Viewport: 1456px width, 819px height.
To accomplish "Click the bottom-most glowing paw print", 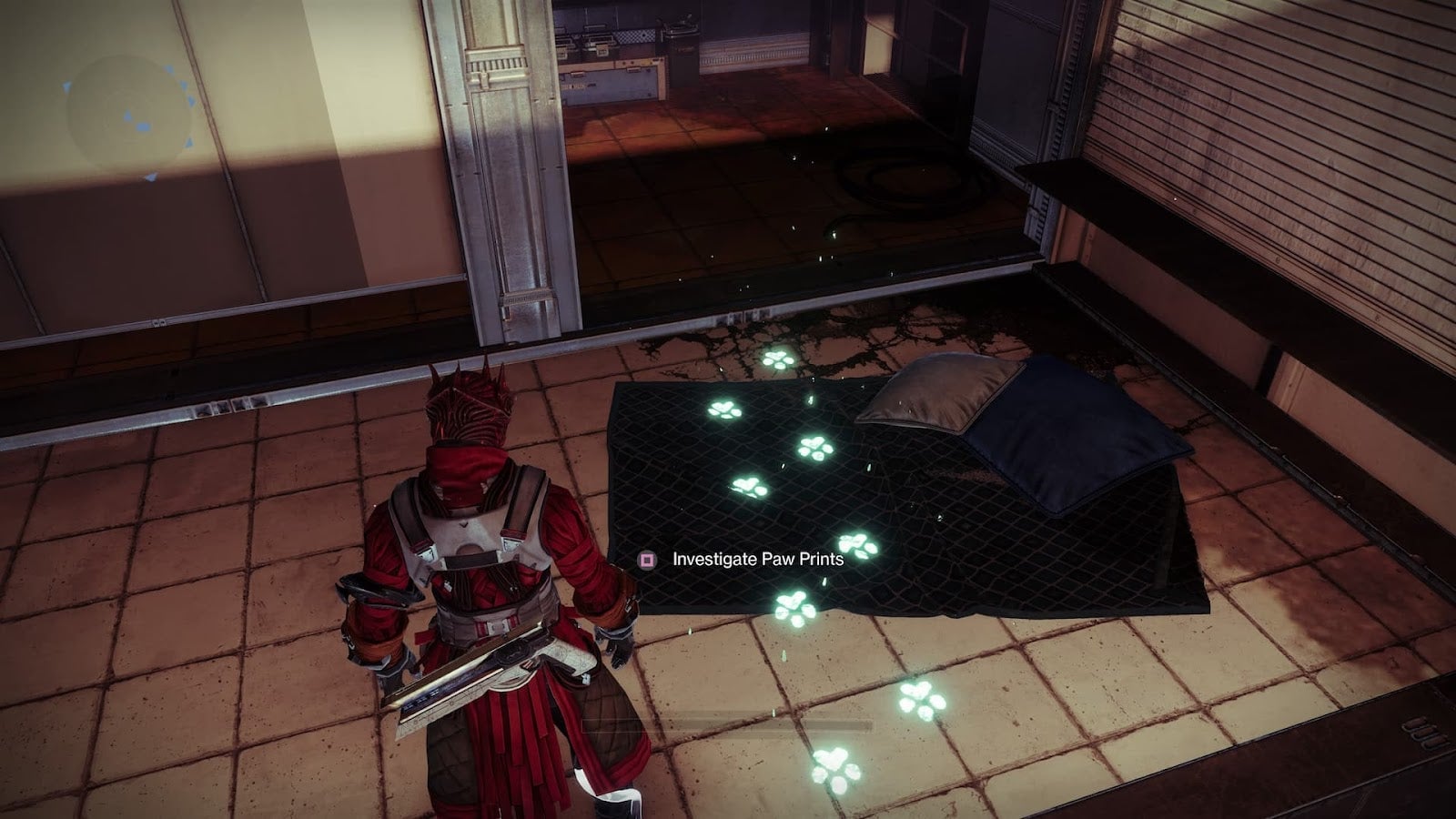I will click(x=833, y=769).
